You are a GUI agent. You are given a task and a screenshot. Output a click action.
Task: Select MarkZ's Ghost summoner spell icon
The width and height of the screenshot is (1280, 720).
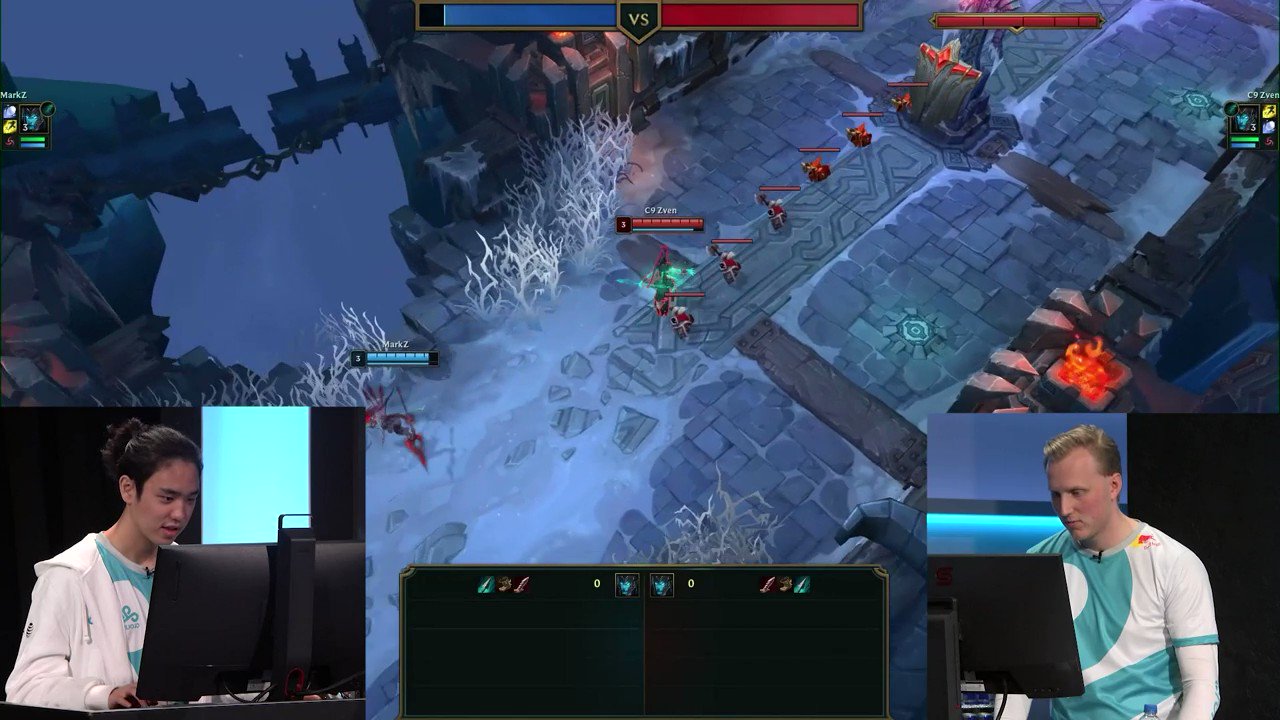(9, 110)
